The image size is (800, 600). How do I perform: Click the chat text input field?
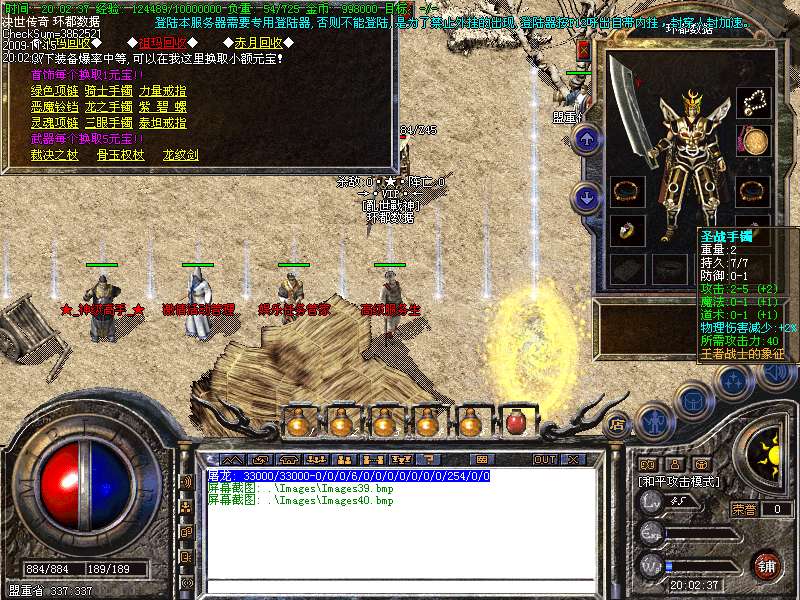400,586
